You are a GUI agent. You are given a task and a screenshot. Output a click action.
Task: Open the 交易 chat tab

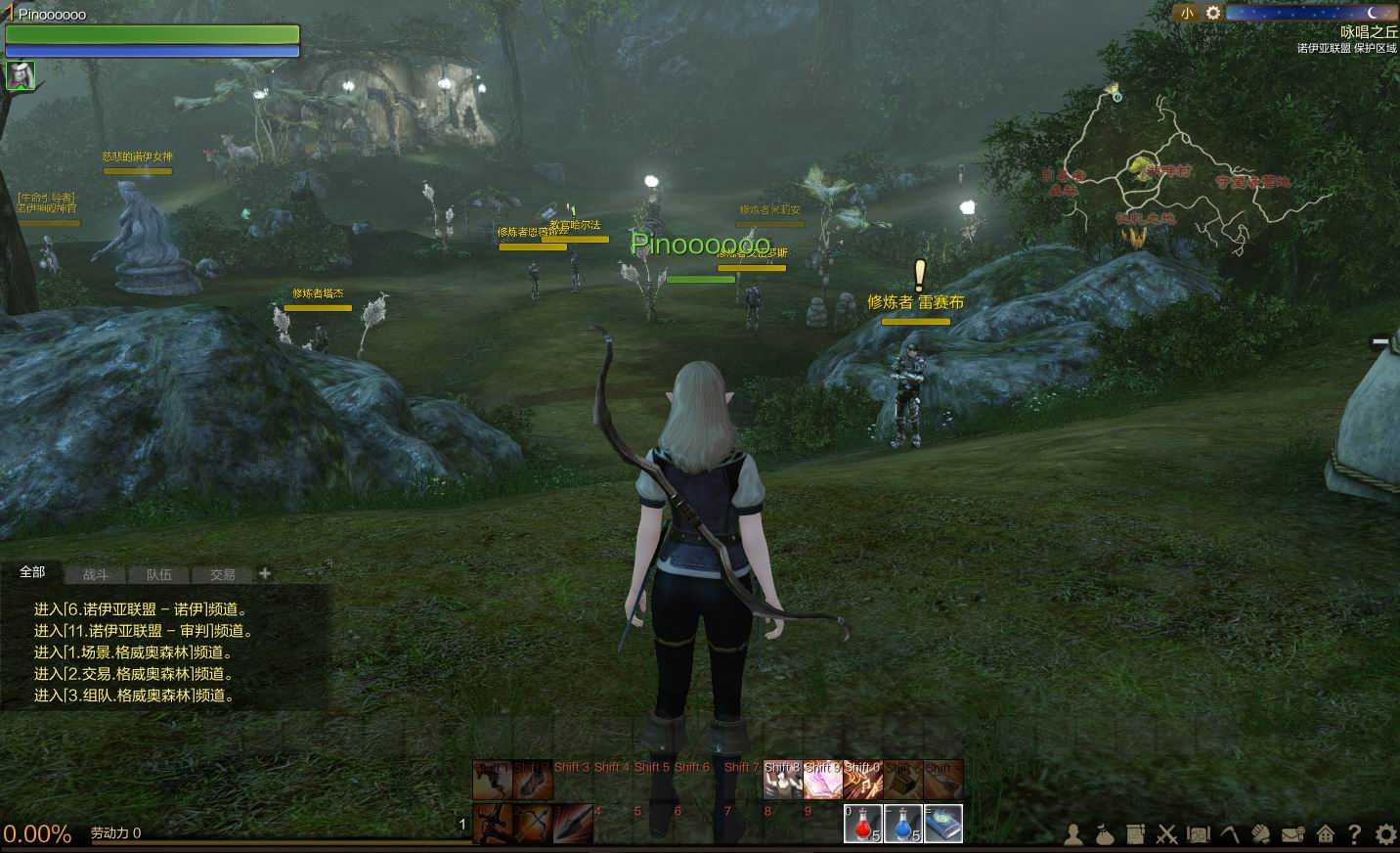(222, 575)
